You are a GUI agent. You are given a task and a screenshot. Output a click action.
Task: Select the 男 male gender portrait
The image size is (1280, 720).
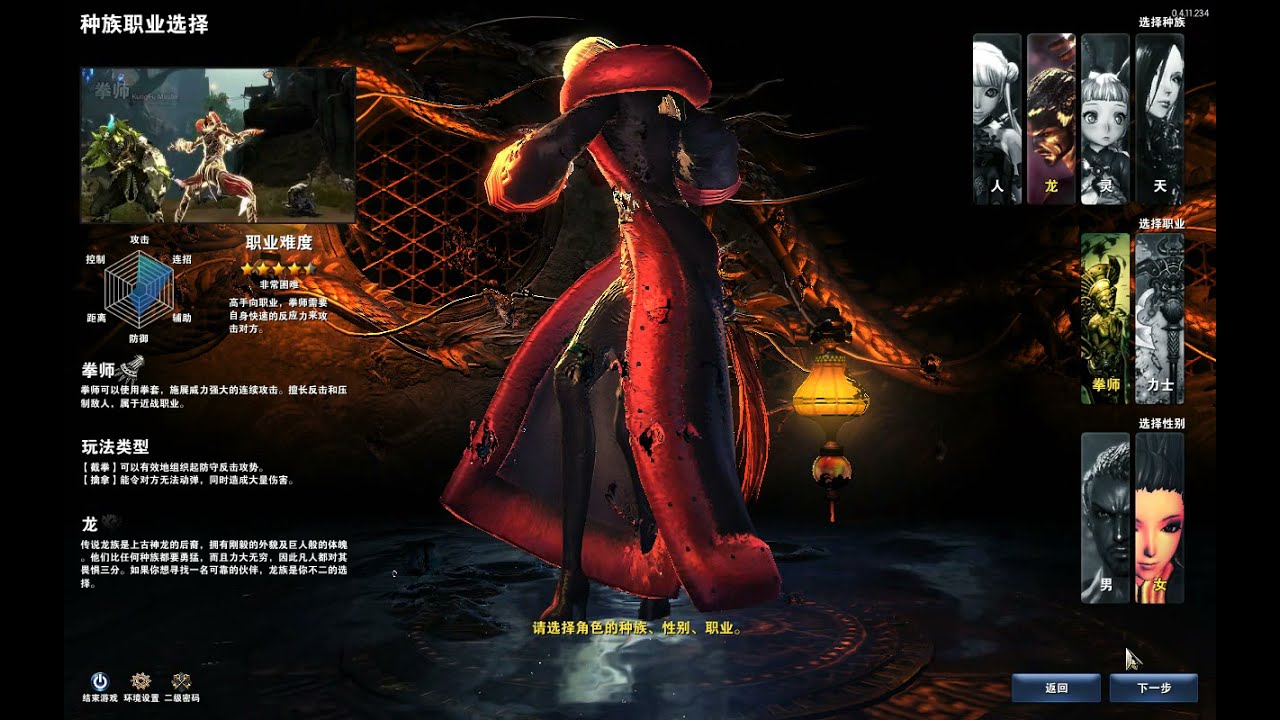tap(1105, 518)
